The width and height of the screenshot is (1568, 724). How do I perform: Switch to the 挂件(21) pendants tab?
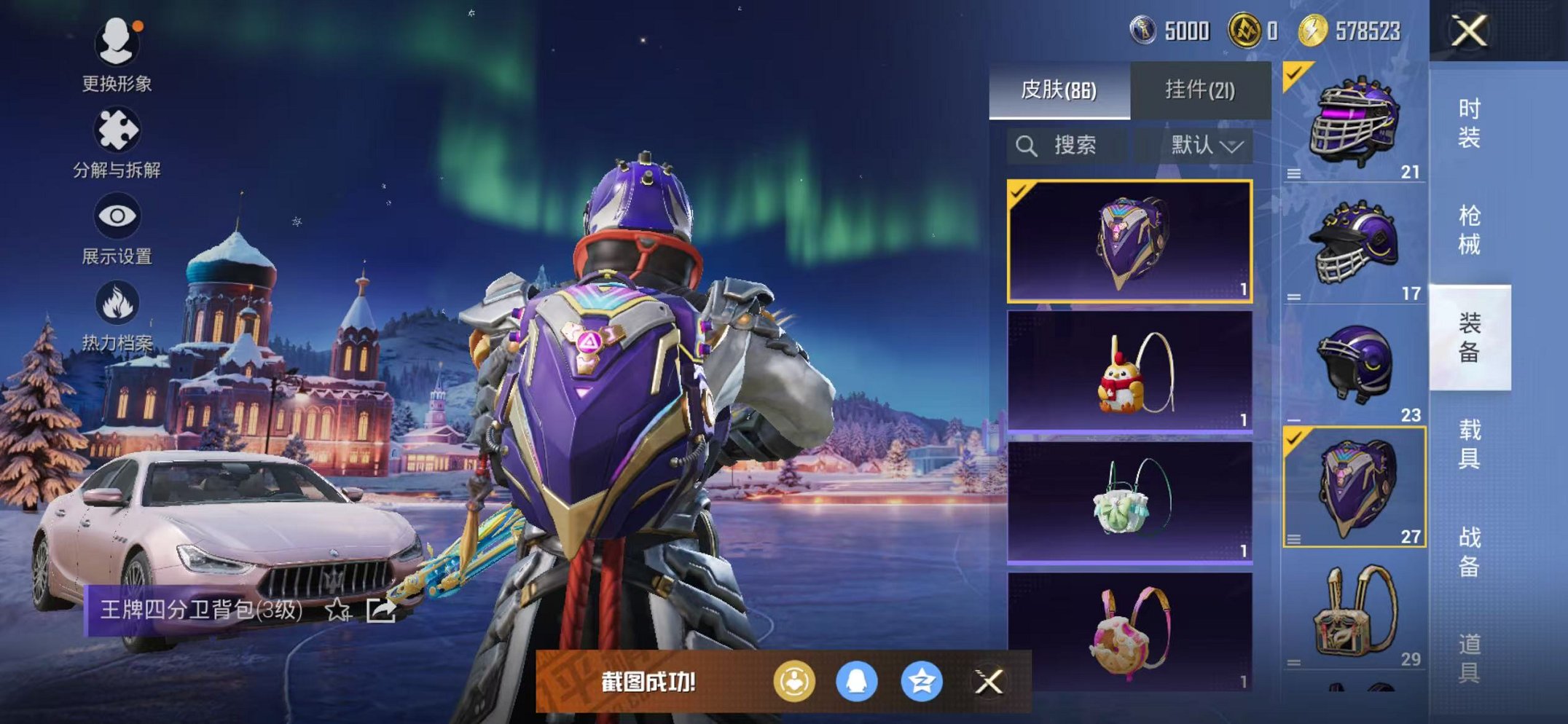pyautogui.click(x=1199, y=90)
